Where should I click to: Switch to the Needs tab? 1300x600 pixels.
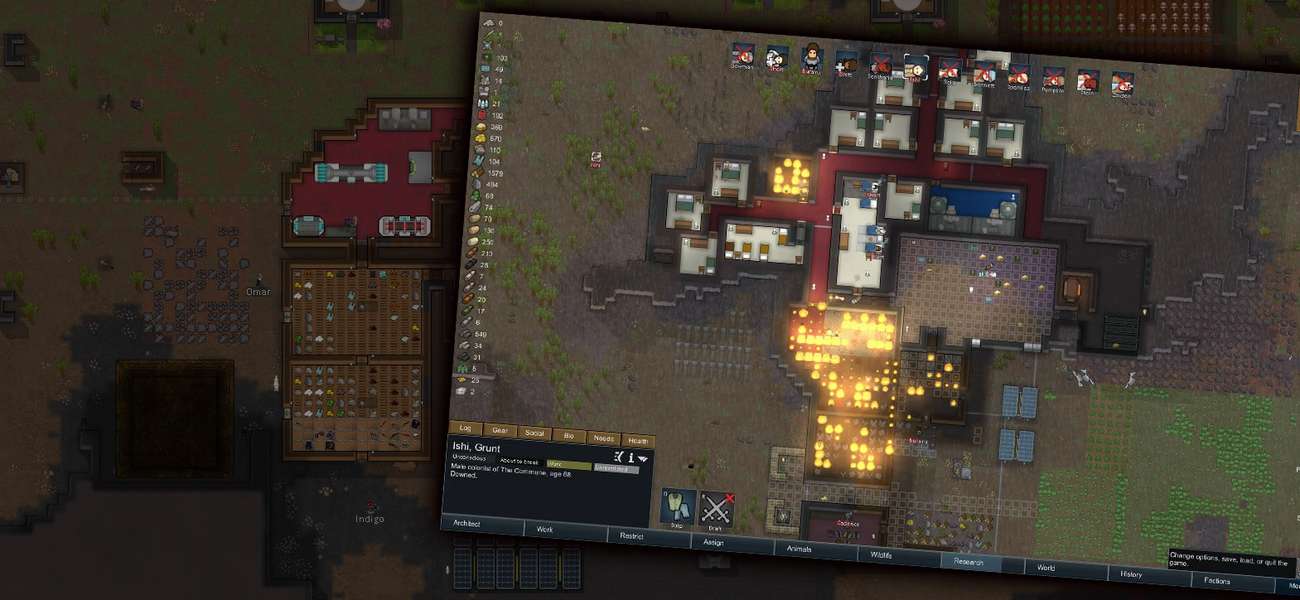(x=601, y=438)
